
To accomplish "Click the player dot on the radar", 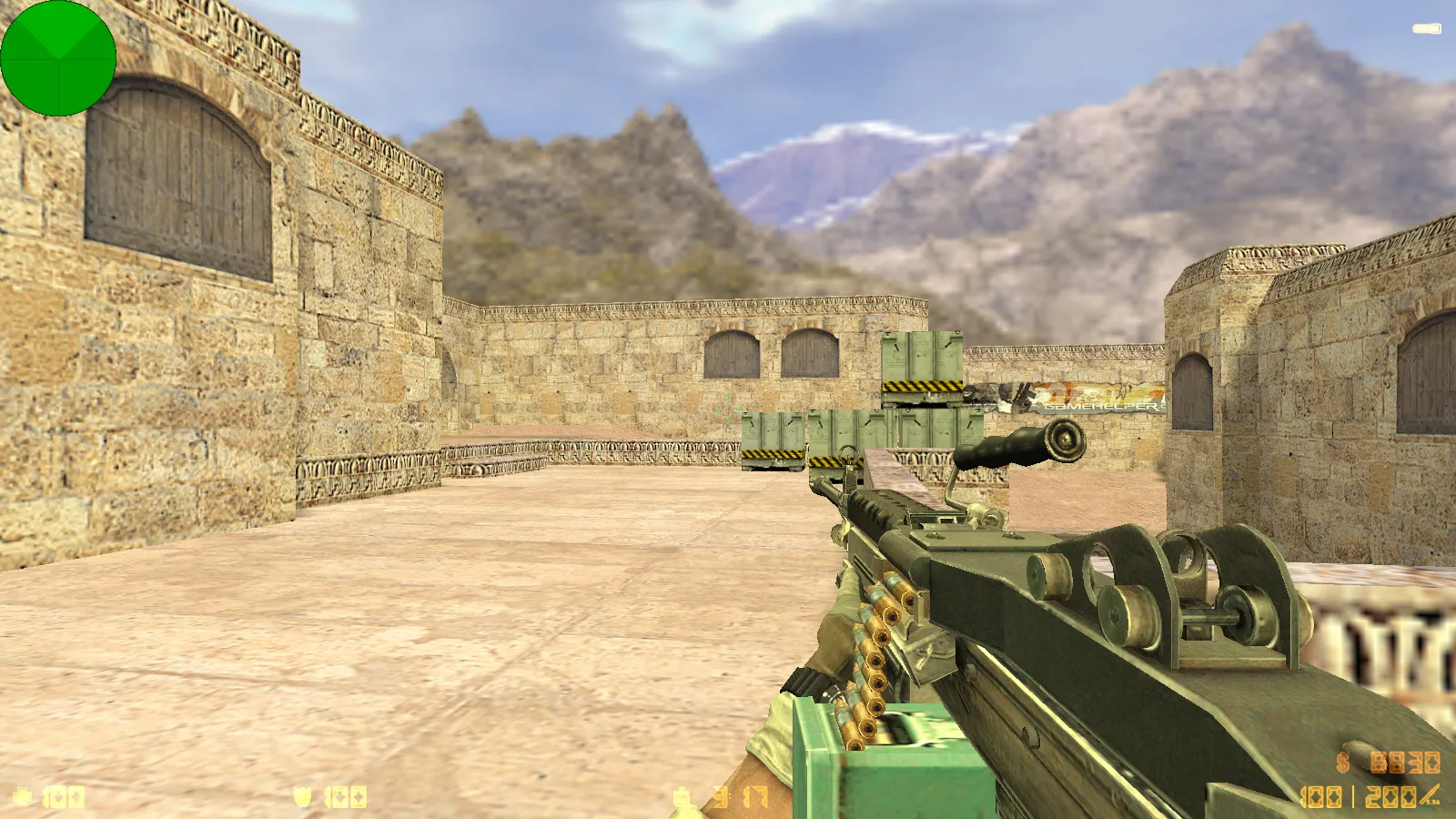I will pos(59,59).
